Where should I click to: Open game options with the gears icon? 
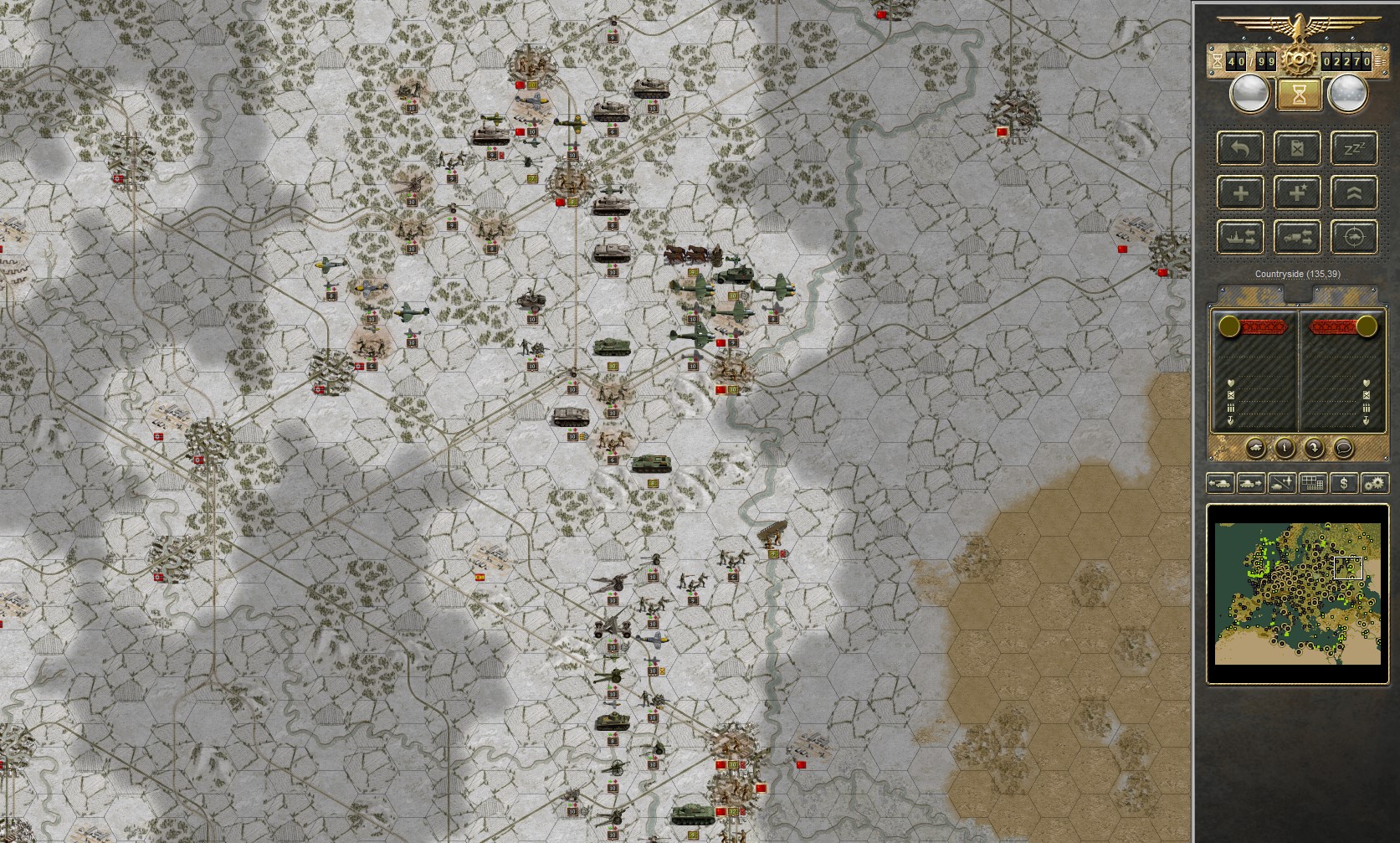1375,484
